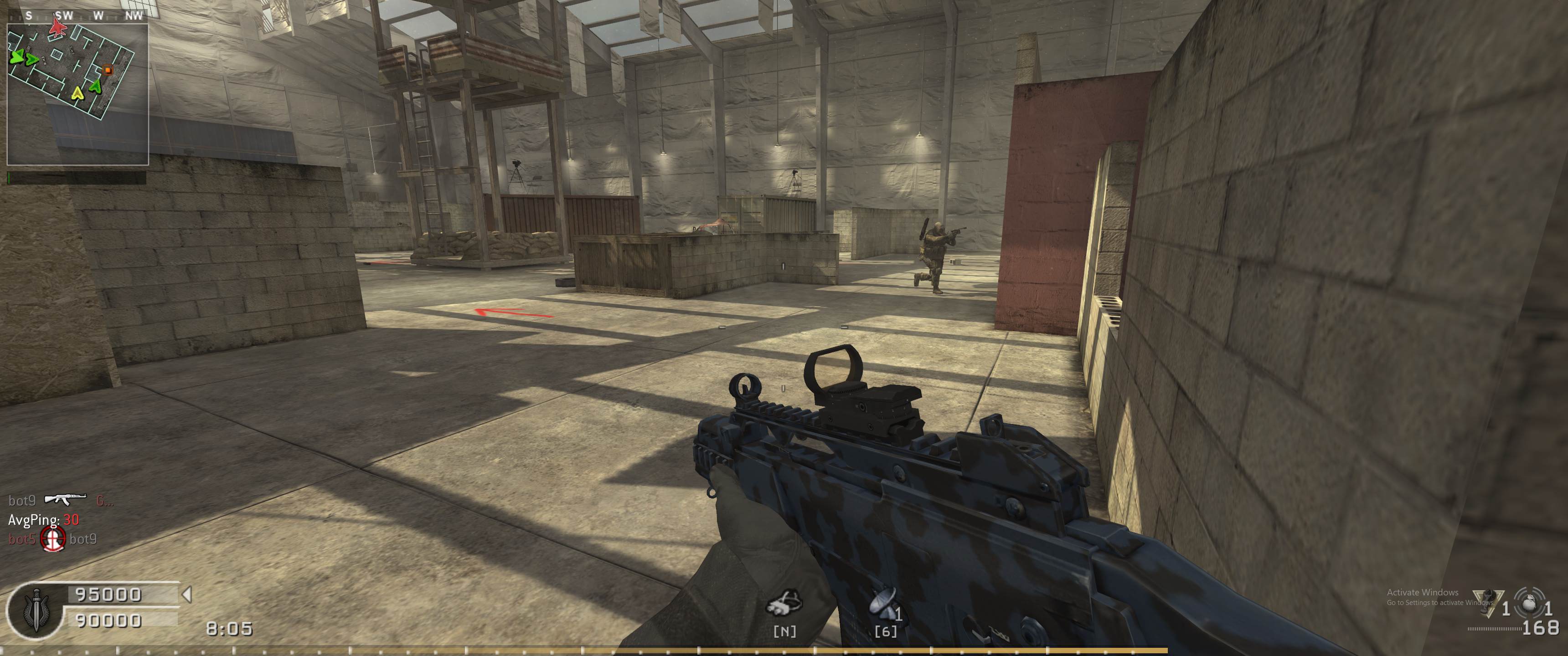
Task: Select the yellow player arrow on minimap
Action: click(x=77, y=93)
